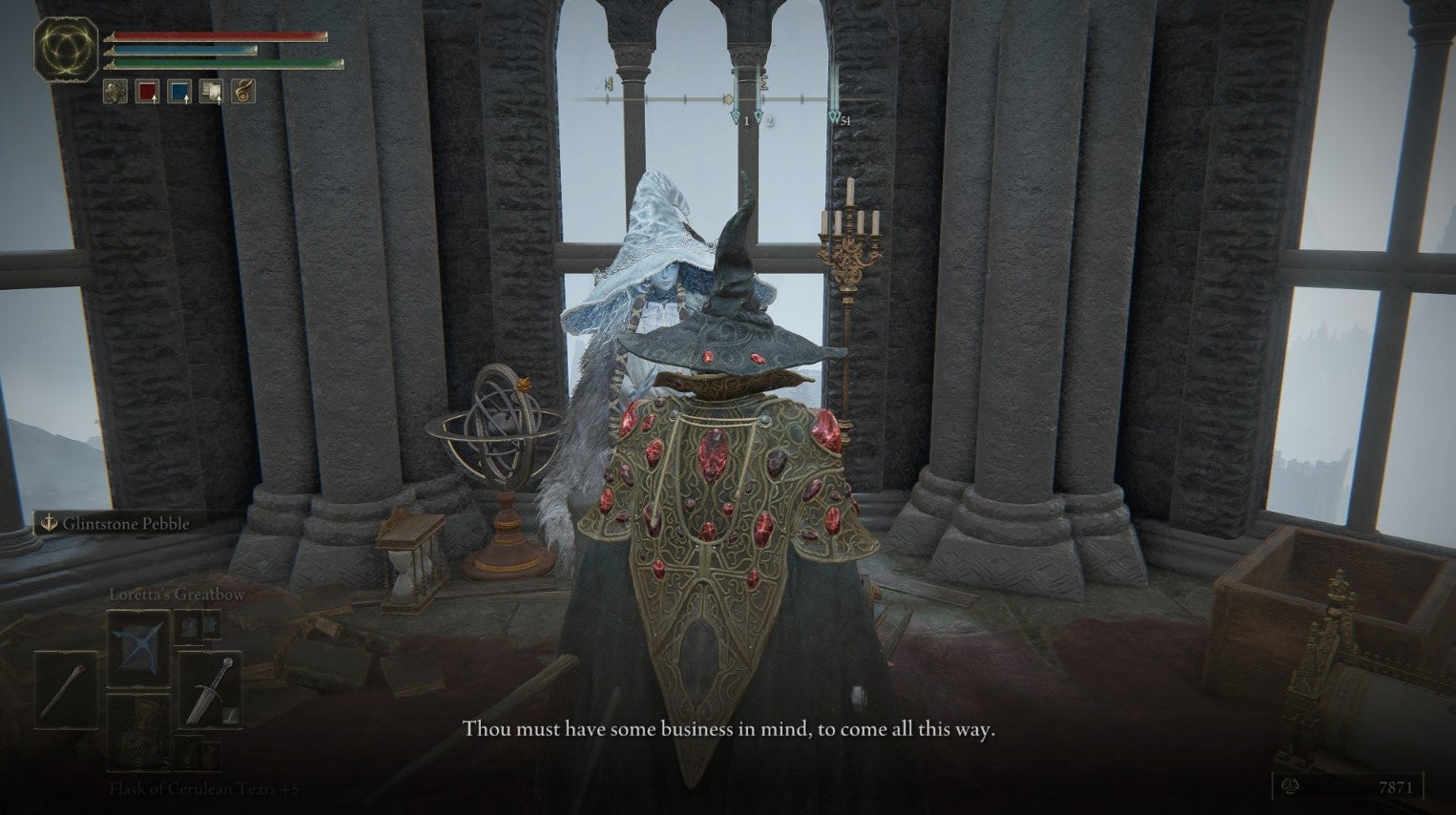Click the rune count 7871 display
Image resolution: width=1456 pixels, height=815 pixels.
coord(1395,785)
